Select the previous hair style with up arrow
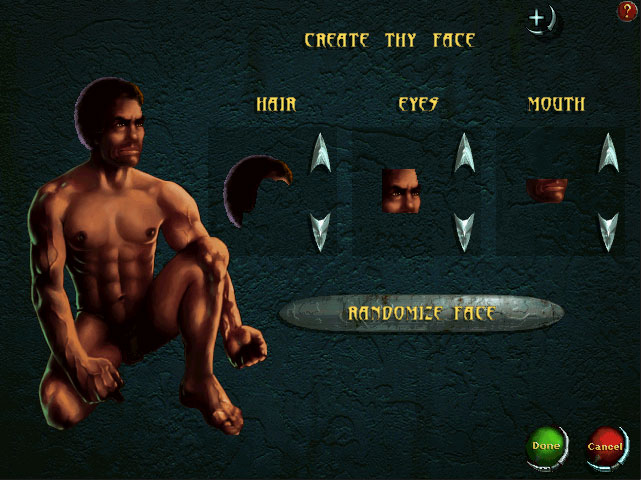The width and height of the screenshot is (641, 480). [320, 152]
